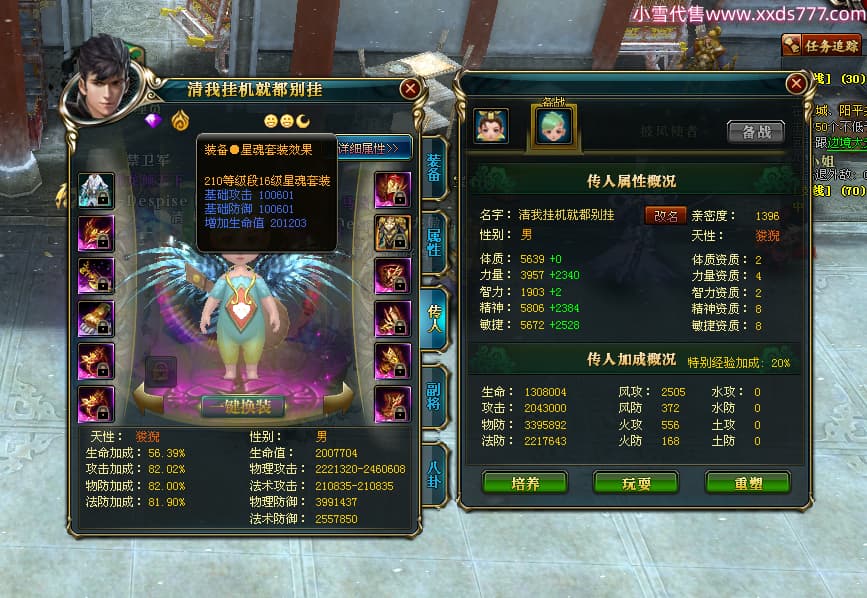The image size is (867, 598).
Task: Click the 培养 train button
Action: [525, 483]
